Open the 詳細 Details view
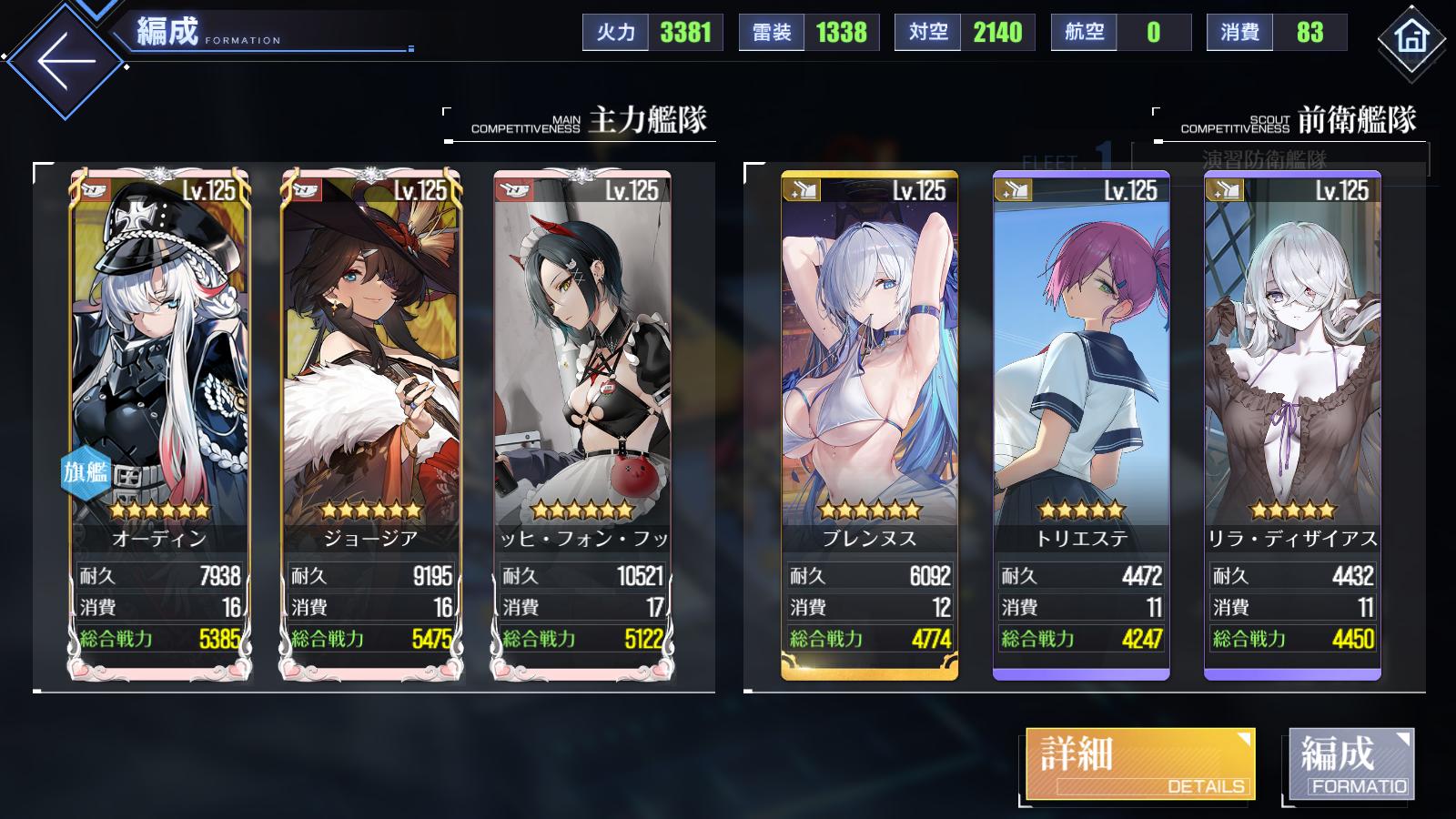The width and height of the screenshot is (1456, 819). [1139, 764]
